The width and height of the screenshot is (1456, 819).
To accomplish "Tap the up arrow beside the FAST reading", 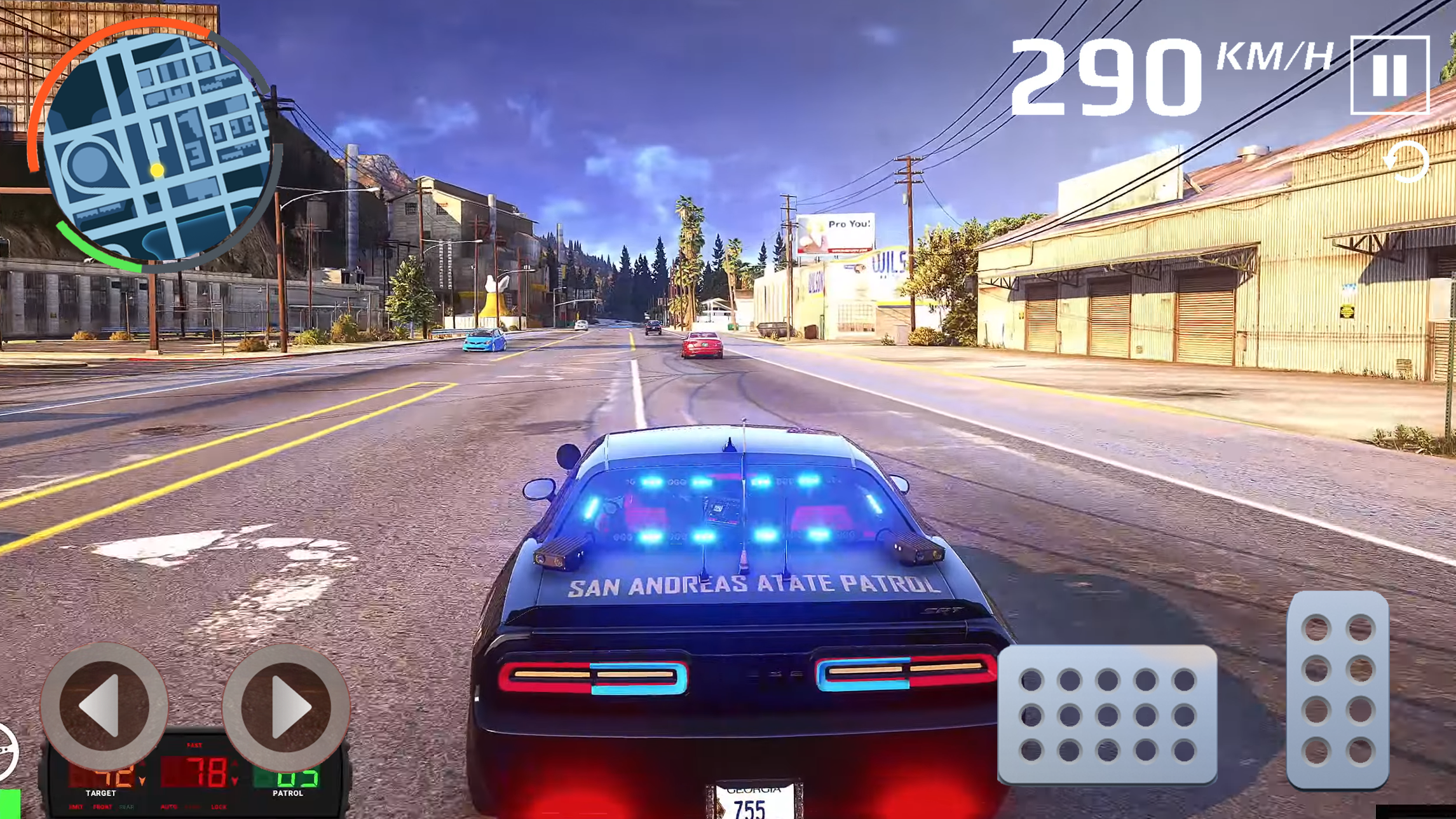I will pos(235,763).
